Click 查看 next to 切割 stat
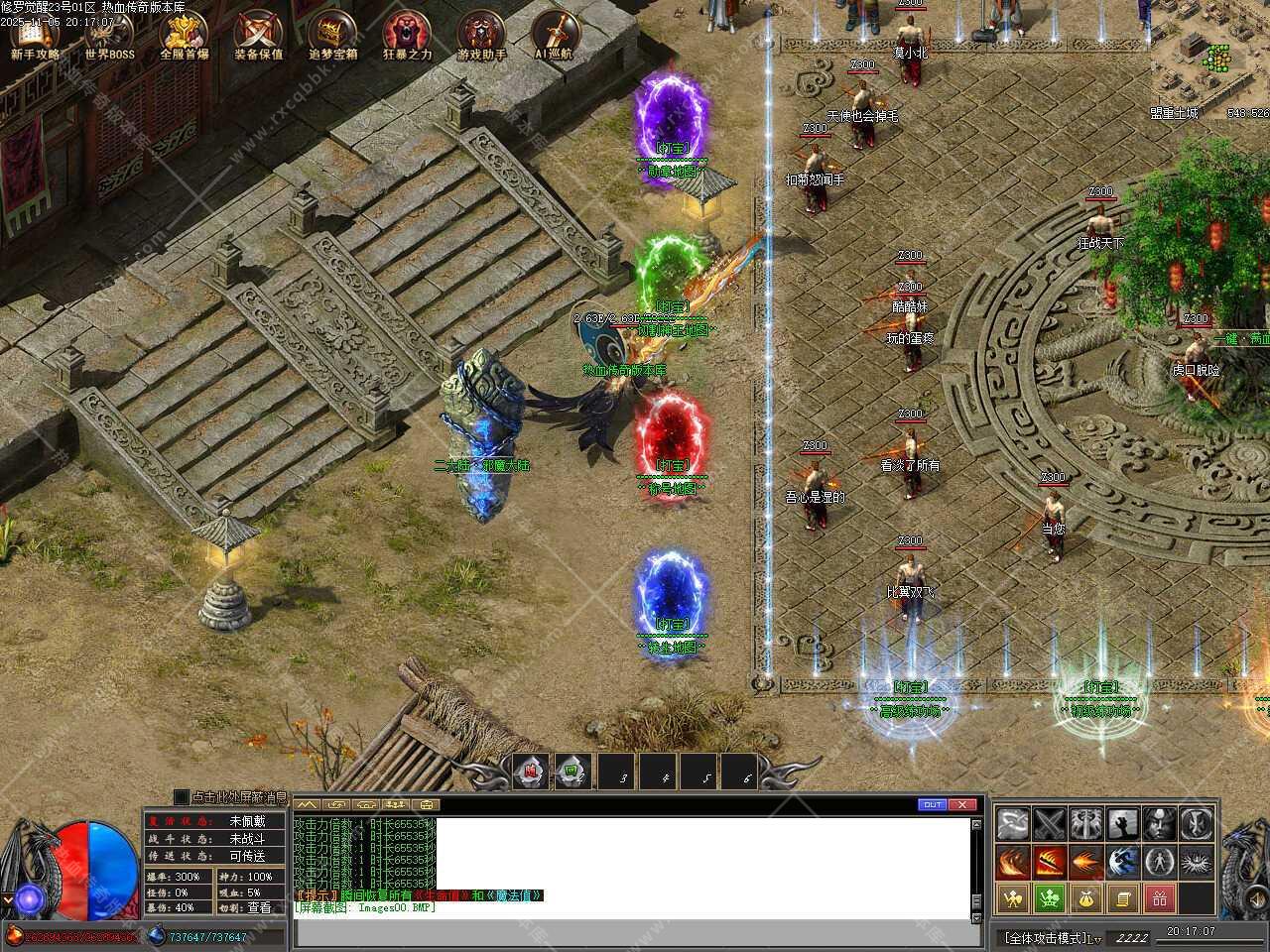Viewport: 1270px width, 952px height. [259, 906]
